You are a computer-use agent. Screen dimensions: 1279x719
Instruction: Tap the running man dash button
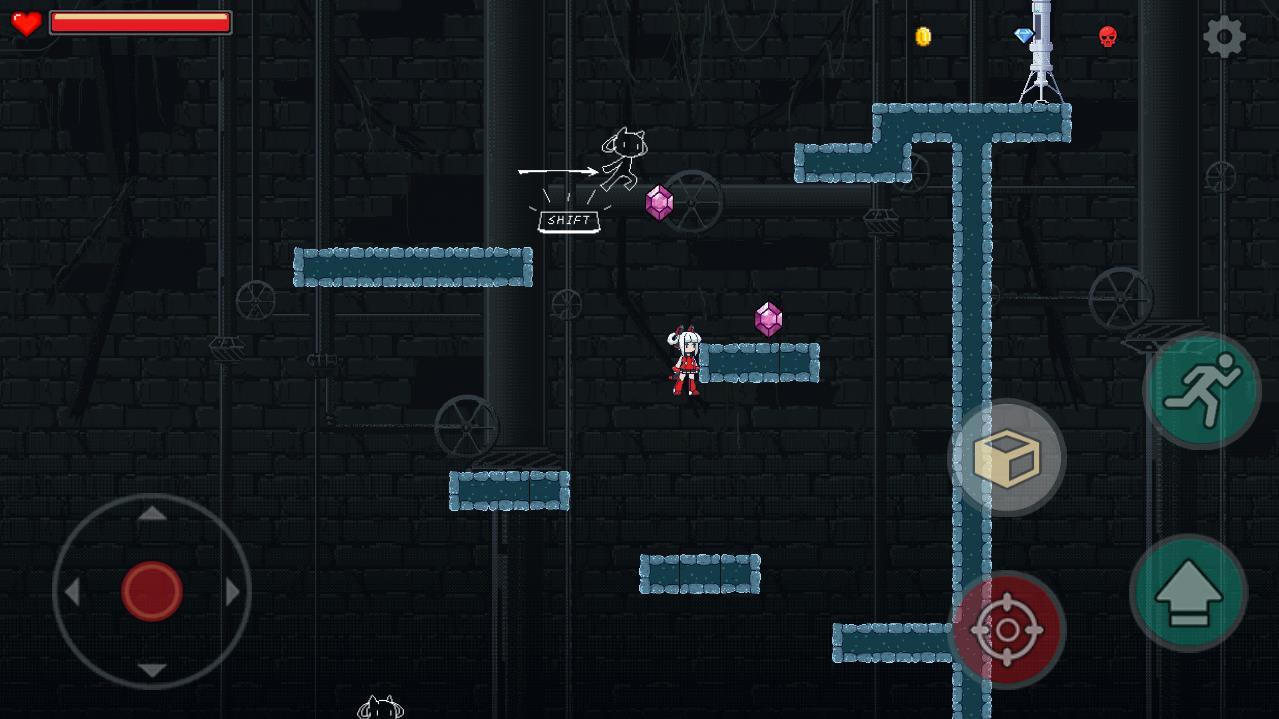(x=1202, y=391)
